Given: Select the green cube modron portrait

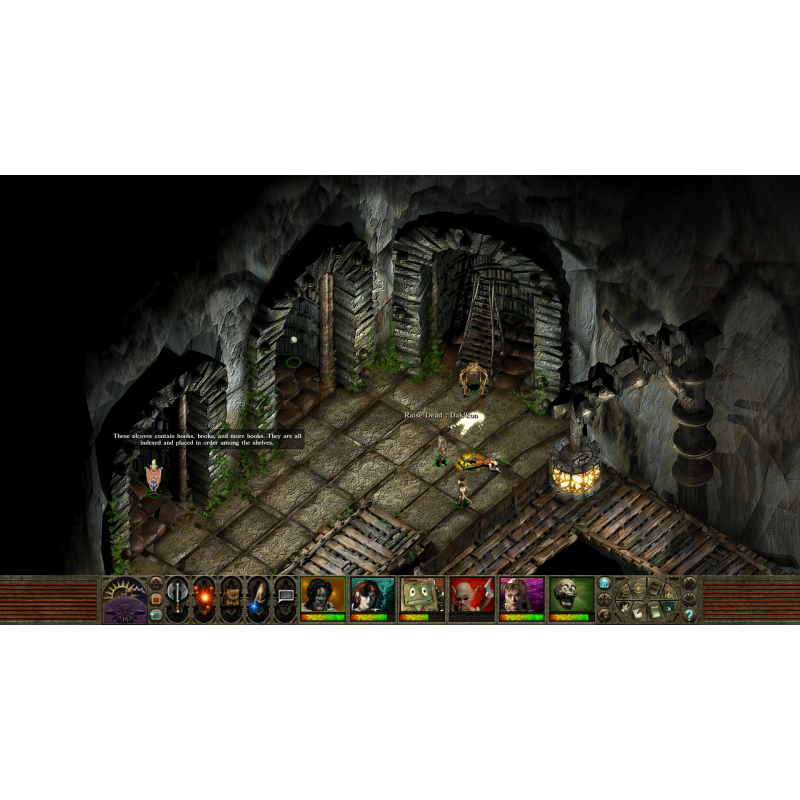Looking at the screenshot, I should pos(422,596).
